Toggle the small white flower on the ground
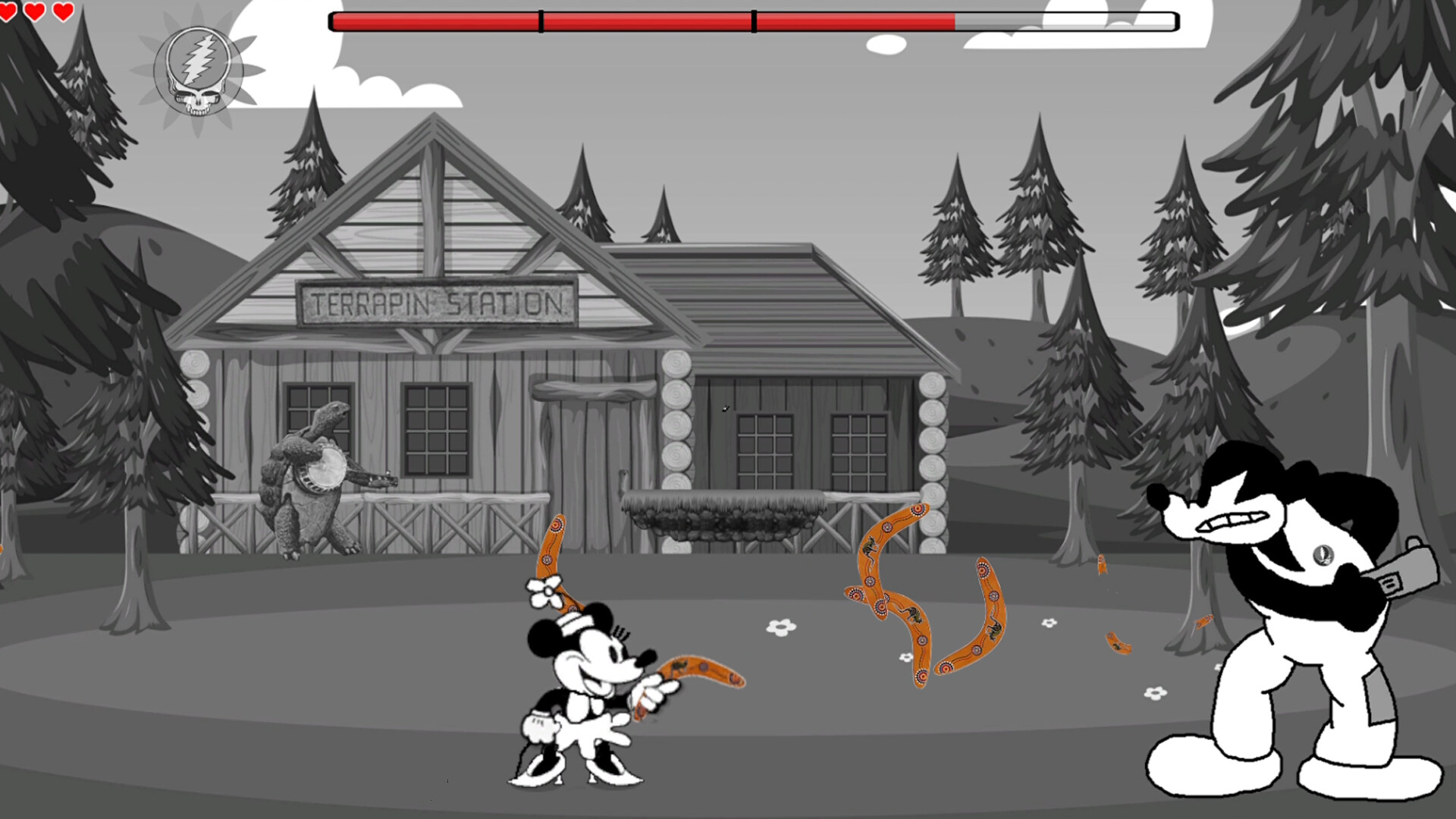 pos(780,626)
